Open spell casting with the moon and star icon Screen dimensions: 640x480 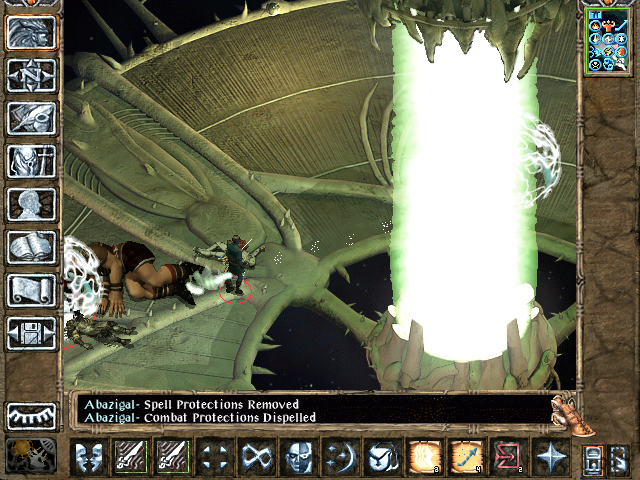point(340,458)
